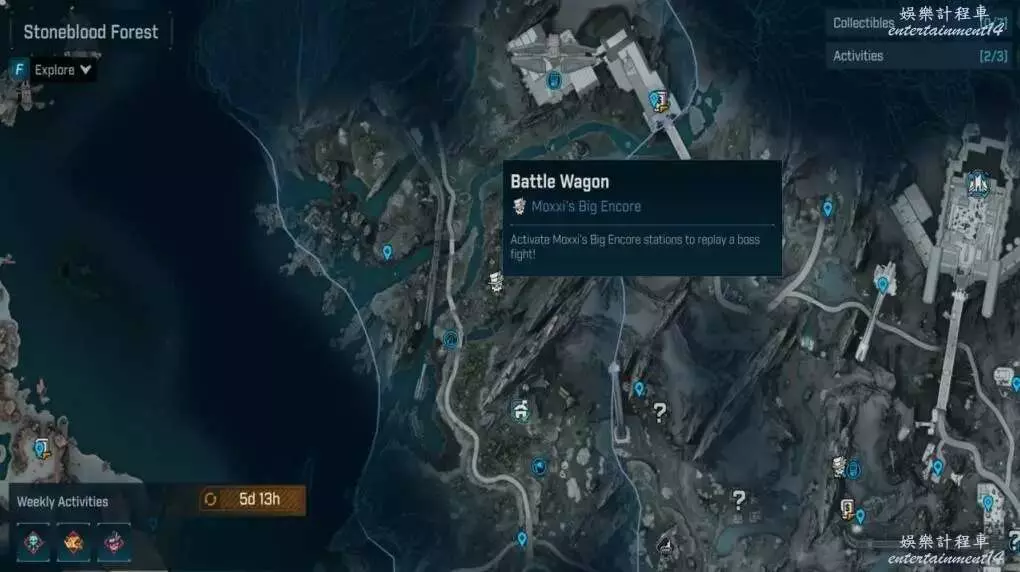This screenshot has height=572, width=1020.
Task: Select the house-shaped map marker
Action: point(519,409)
